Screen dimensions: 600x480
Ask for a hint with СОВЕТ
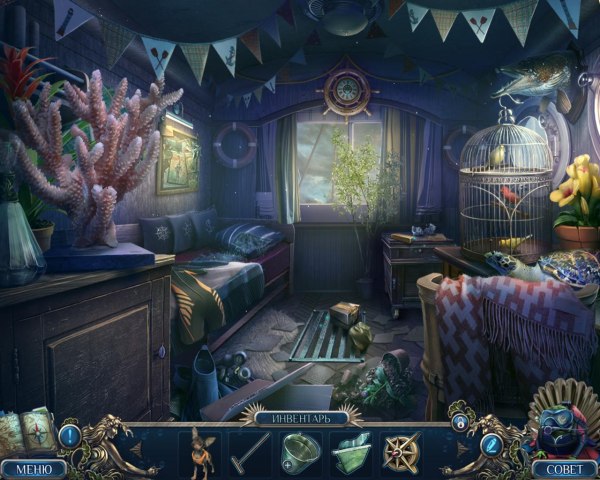(566, 468)
